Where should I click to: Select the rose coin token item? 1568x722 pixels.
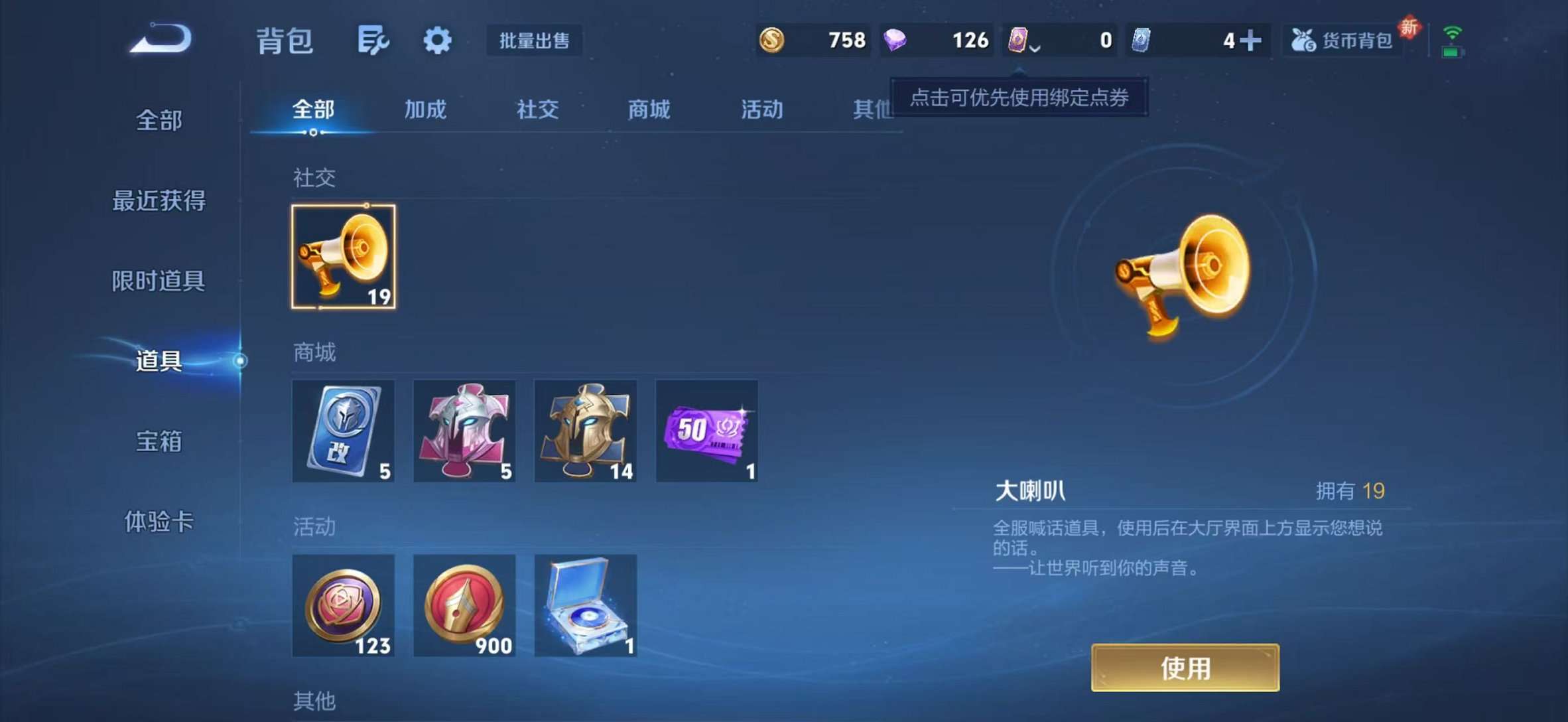(x=344, y=606)
